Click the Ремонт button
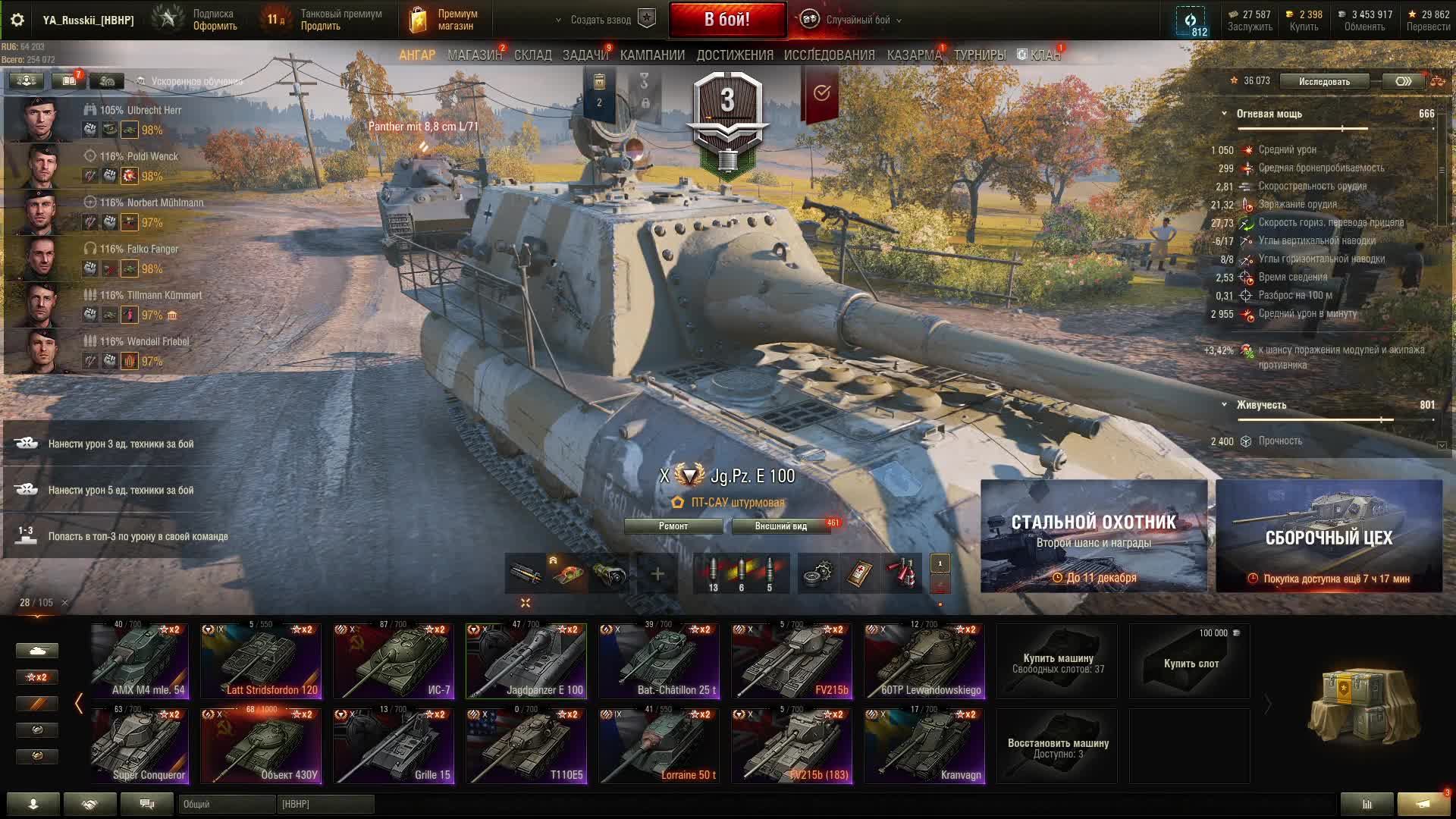Viewport: 1456px width, 819px height. pos(673,526)
